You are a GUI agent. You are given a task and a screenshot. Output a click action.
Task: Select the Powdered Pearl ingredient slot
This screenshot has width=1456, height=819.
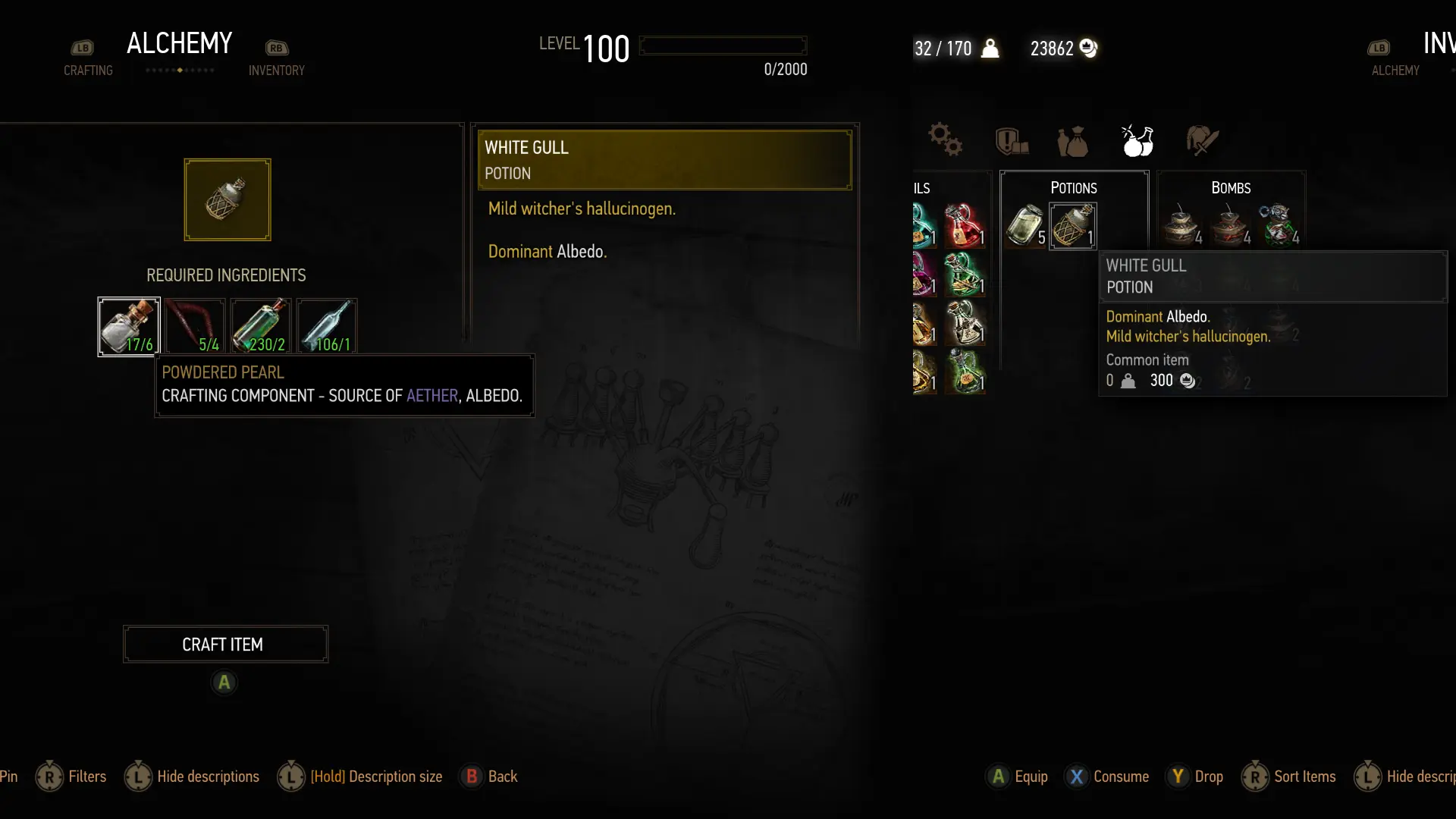[129, 327]
